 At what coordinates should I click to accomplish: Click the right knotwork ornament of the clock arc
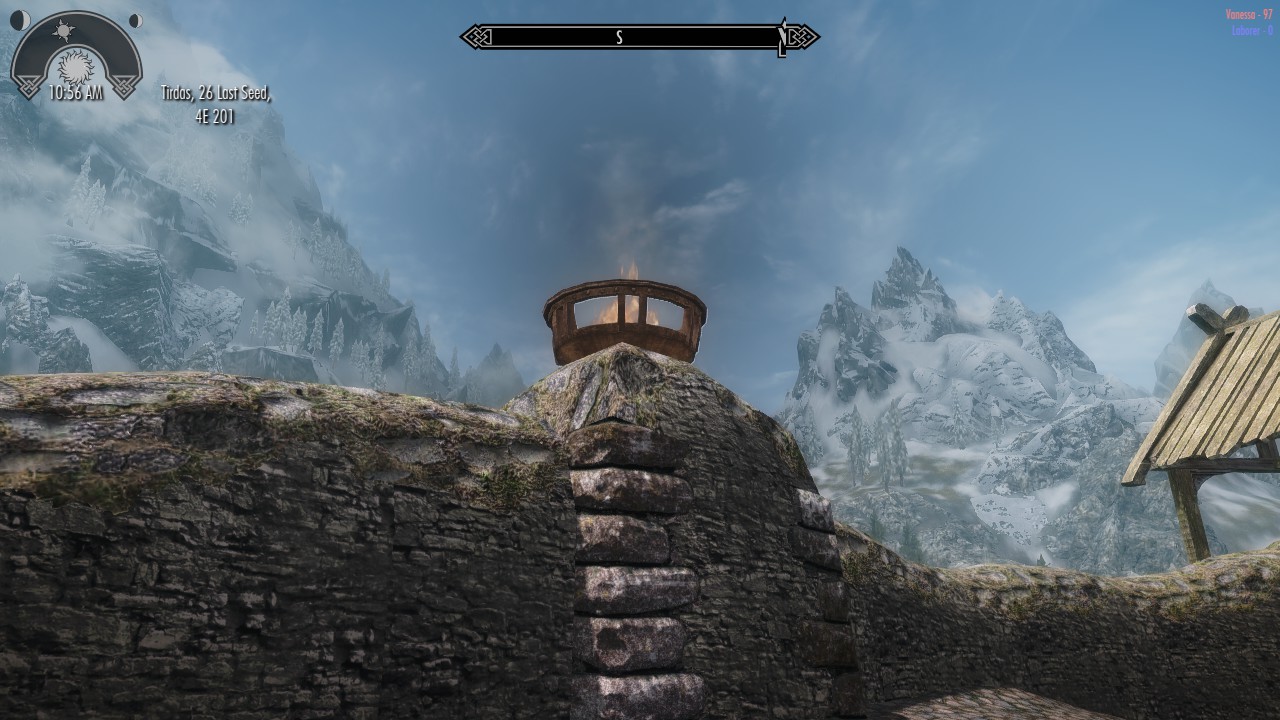click(x=126, y=85)
